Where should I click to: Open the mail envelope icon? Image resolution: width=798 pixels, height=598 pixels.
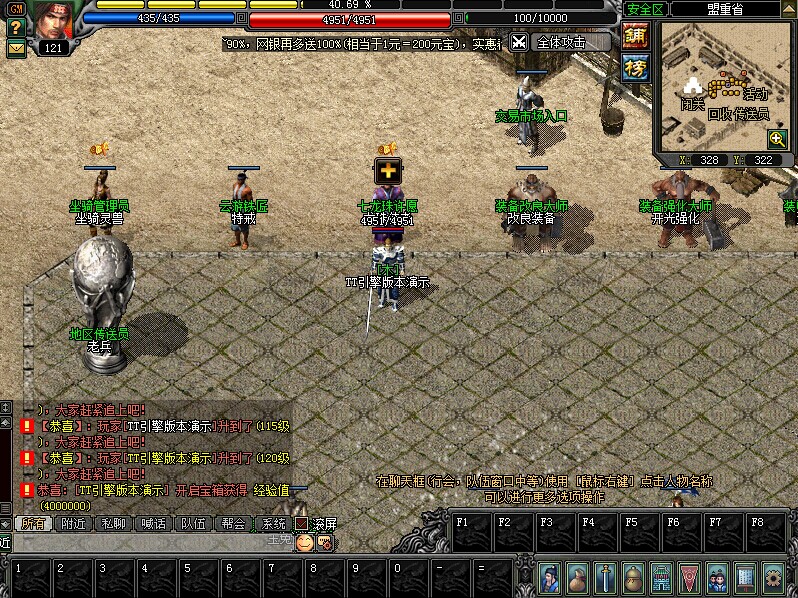(15, 48)
